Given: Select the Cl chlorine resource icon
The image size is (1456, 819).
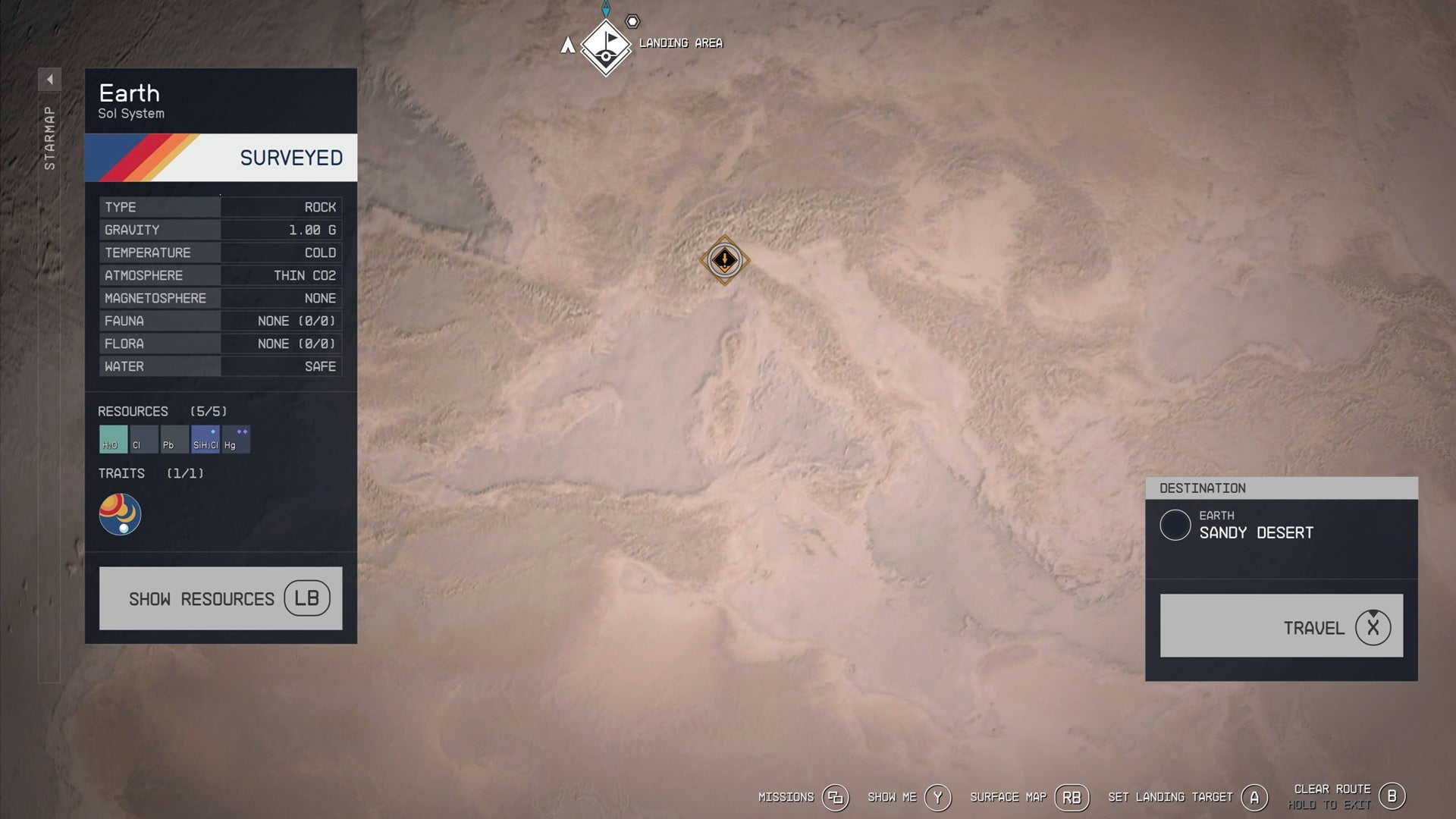Looking at the screenshot, I should point(143,439).
